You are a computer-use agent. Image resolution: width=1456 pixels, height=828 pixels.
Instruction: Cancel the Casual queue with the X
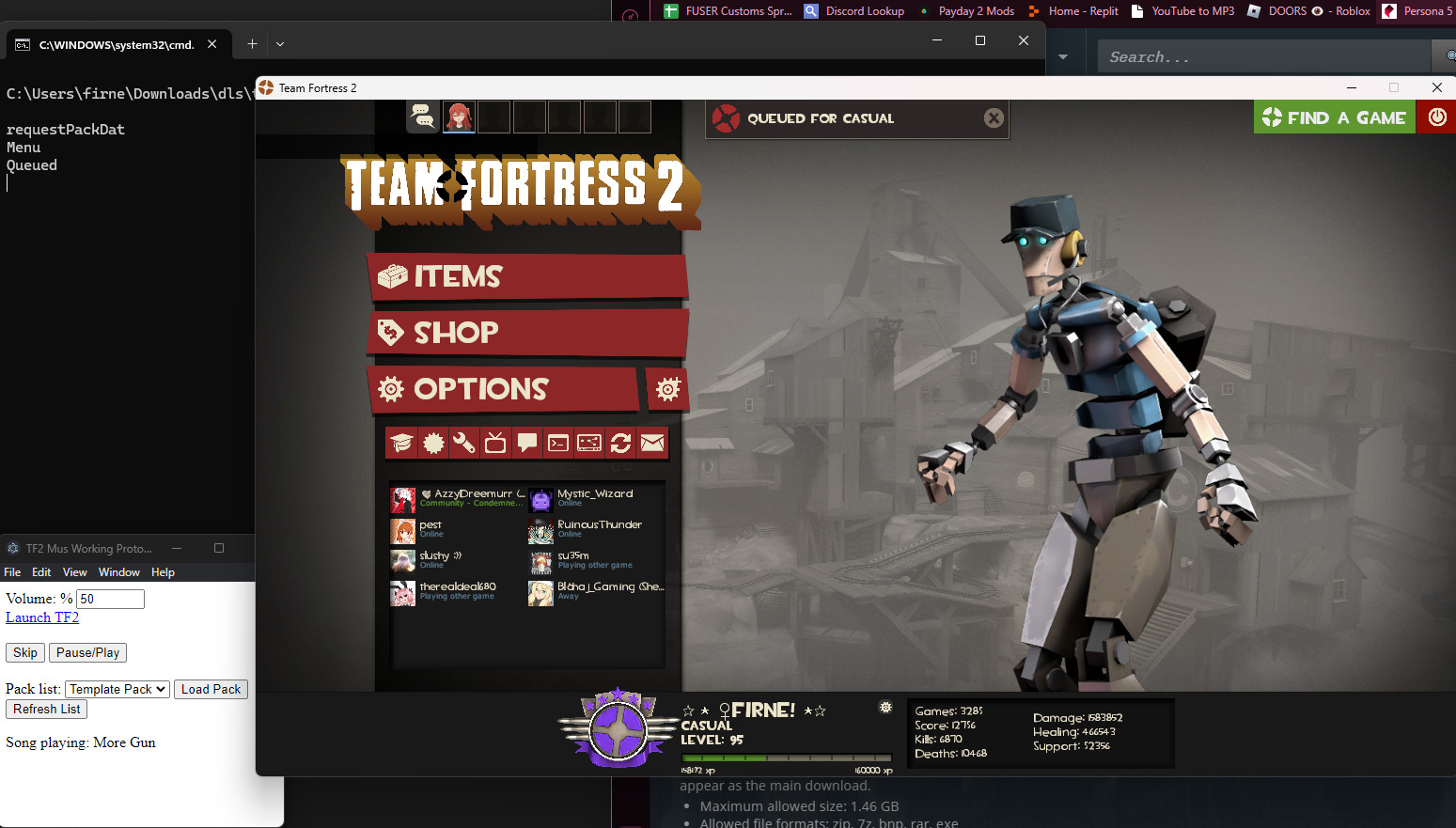pos(994,117)
